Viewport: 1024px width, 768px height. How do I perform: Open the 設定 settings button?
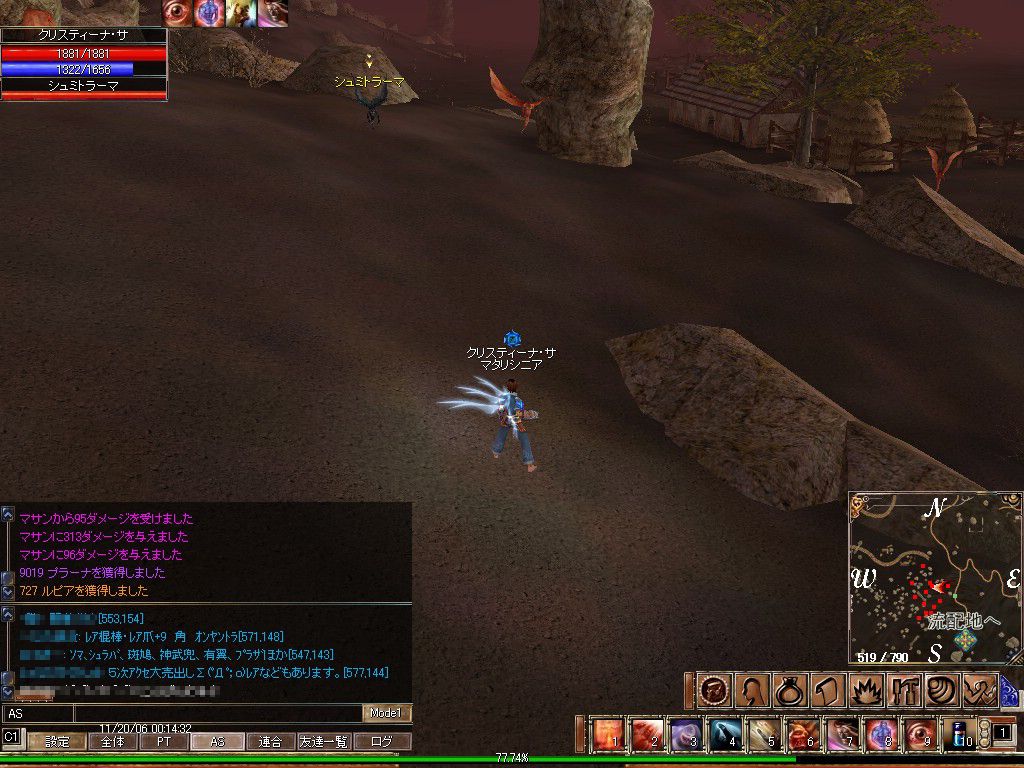click(x=56, y=742)
